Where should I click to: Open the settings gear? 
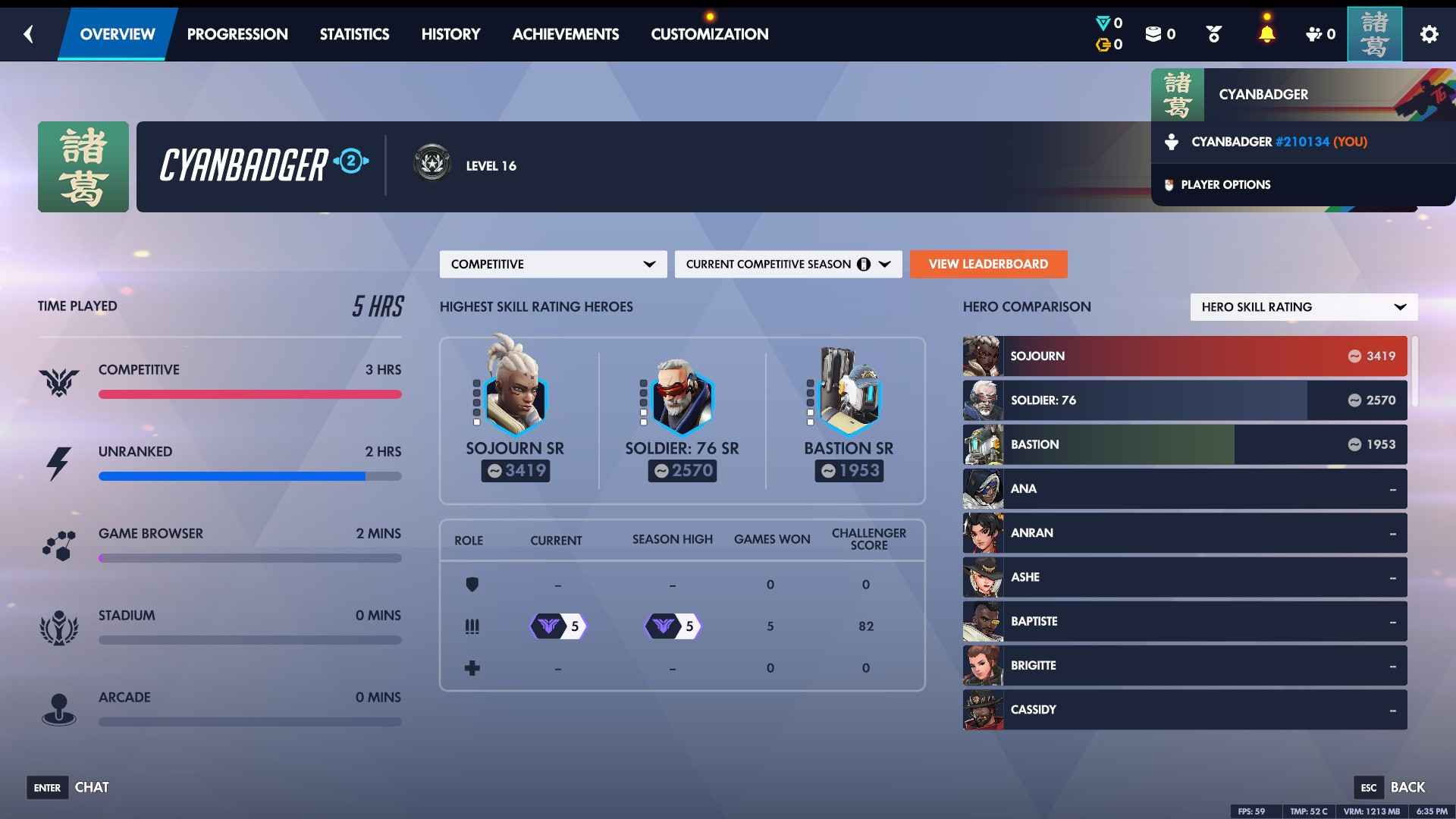1430,33
